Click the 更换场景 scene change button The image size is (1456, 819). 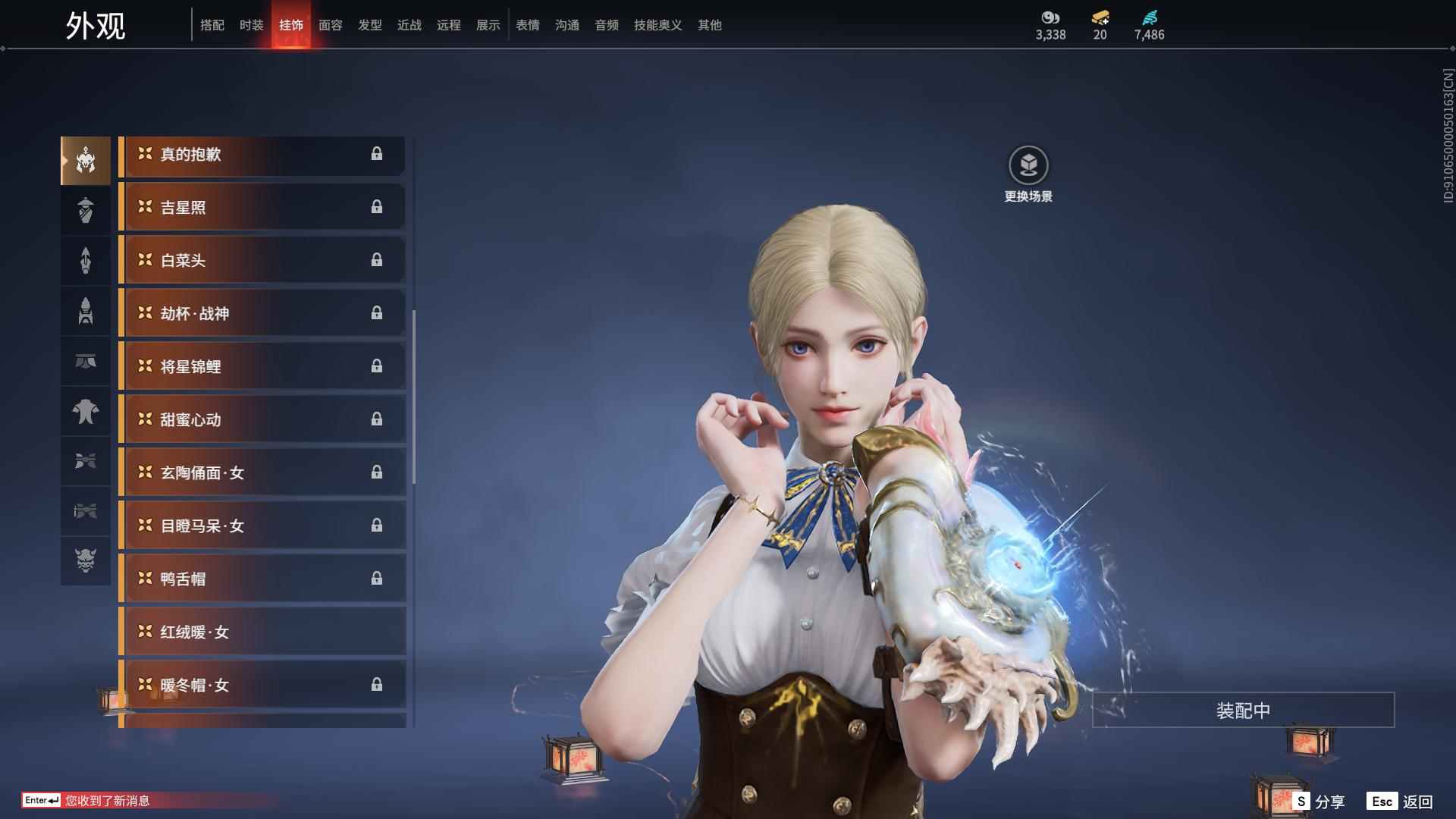(x=1028, y=174)
